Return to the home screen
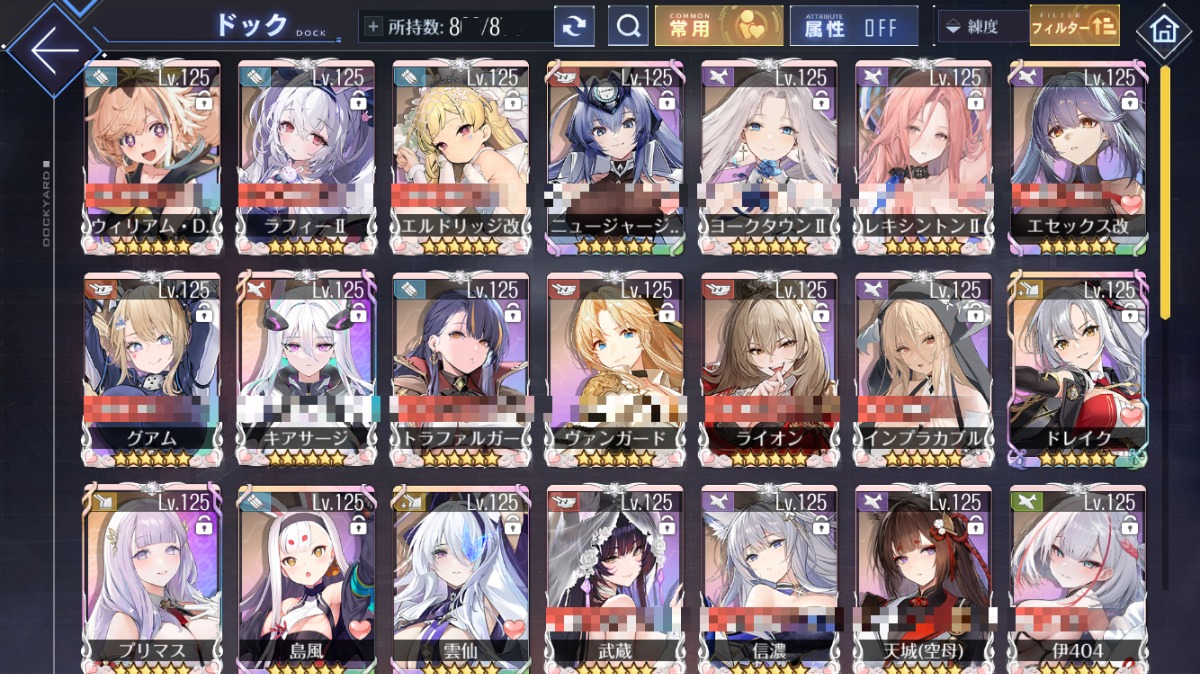Screen dimensions: 1200x674 point(1163,30)
